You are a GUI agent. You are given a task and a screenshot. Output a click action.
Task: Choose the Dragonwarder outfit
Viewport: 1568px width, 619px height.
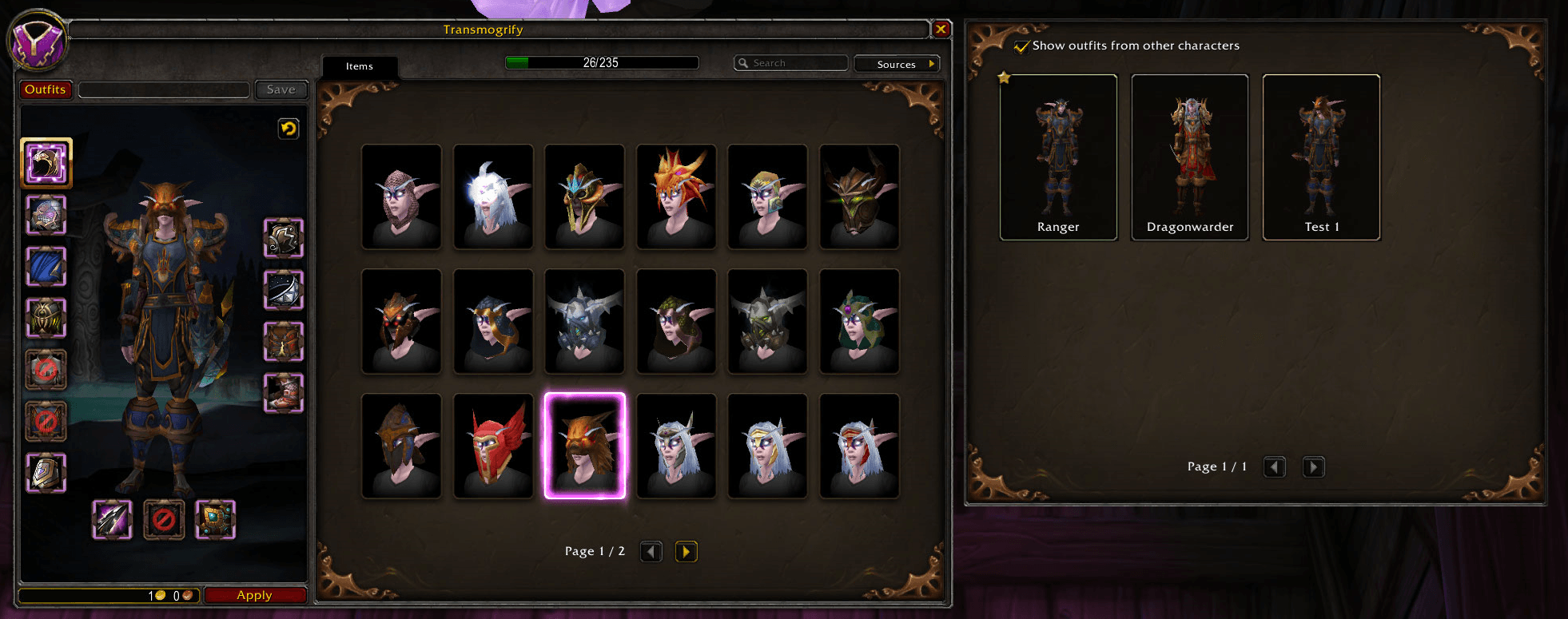[x=1189, y=157]
